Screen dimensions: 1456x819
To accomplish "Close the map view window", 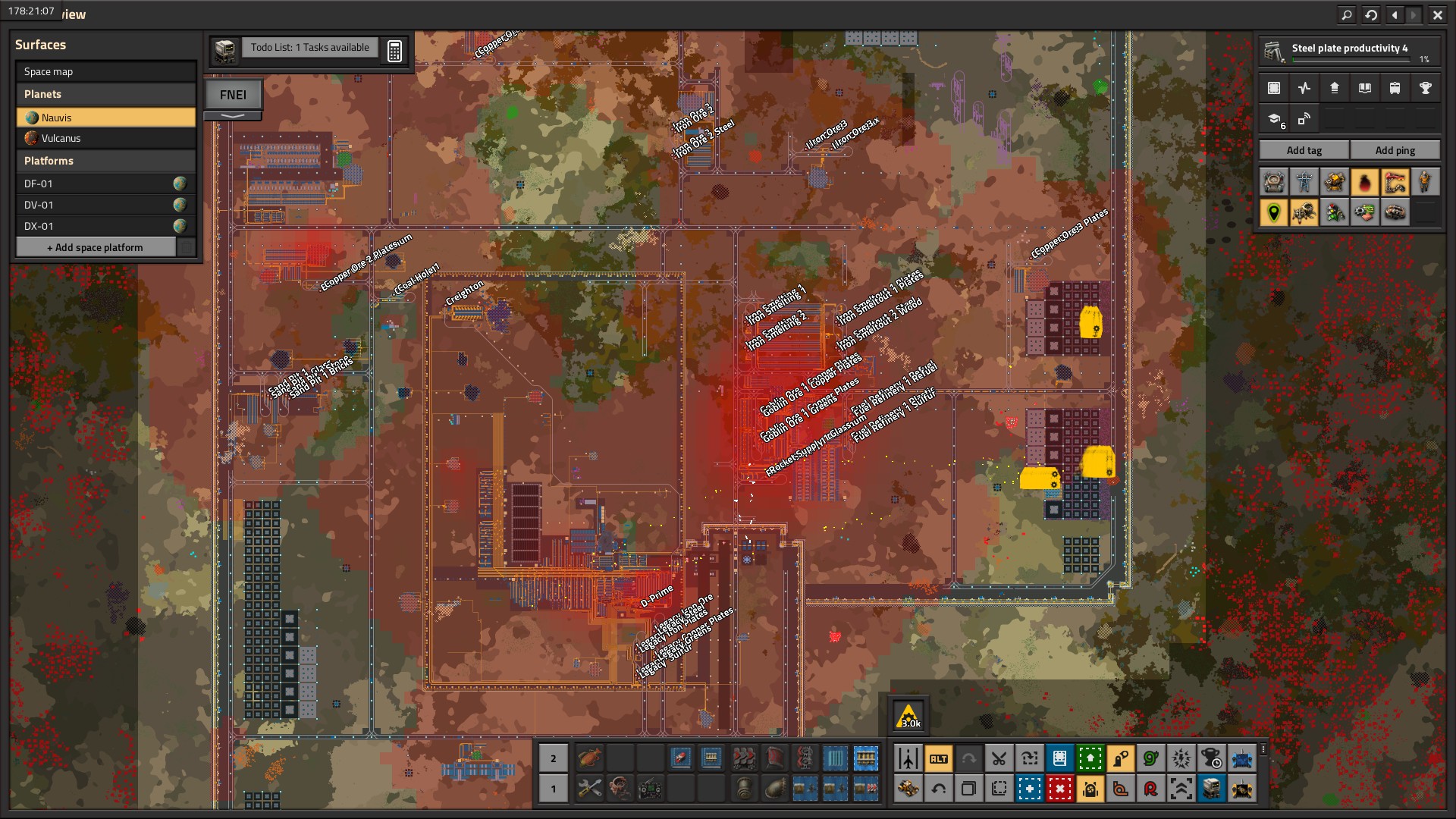I will click(x=1437, y=14).
